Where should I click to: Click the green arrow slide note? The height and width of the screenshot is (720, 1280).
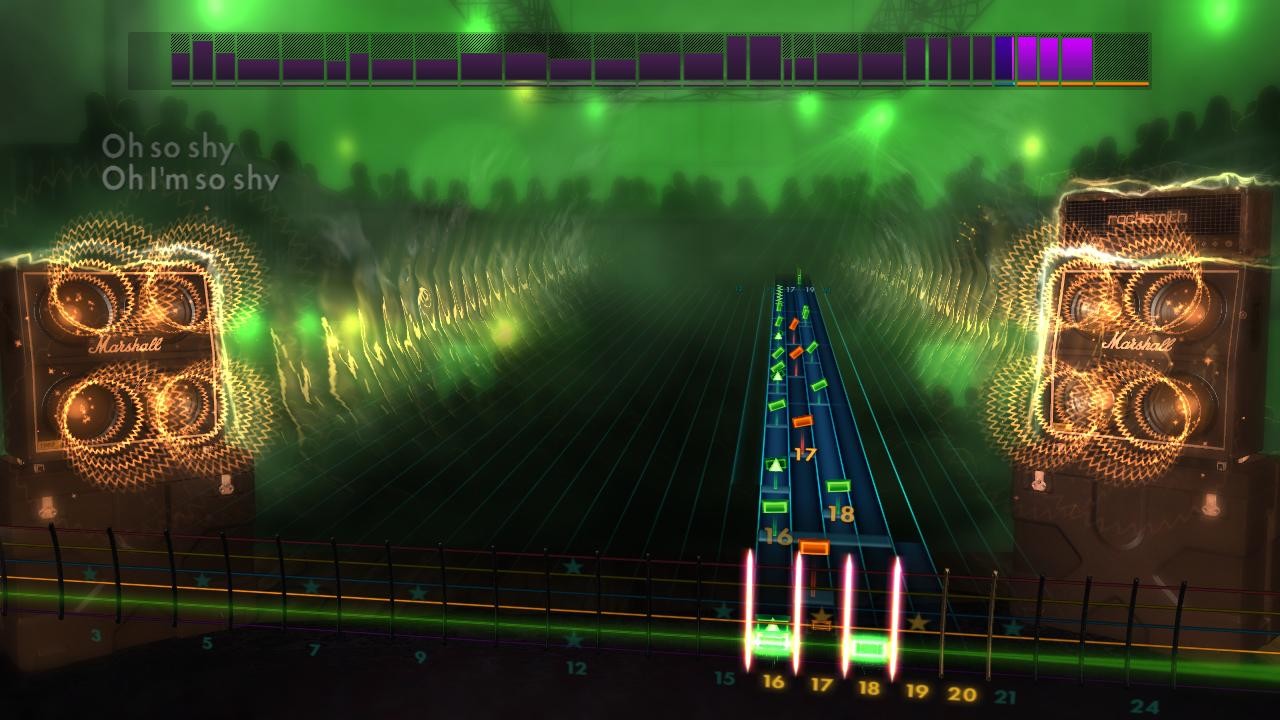pyautogui.click(x=775, y=465)
